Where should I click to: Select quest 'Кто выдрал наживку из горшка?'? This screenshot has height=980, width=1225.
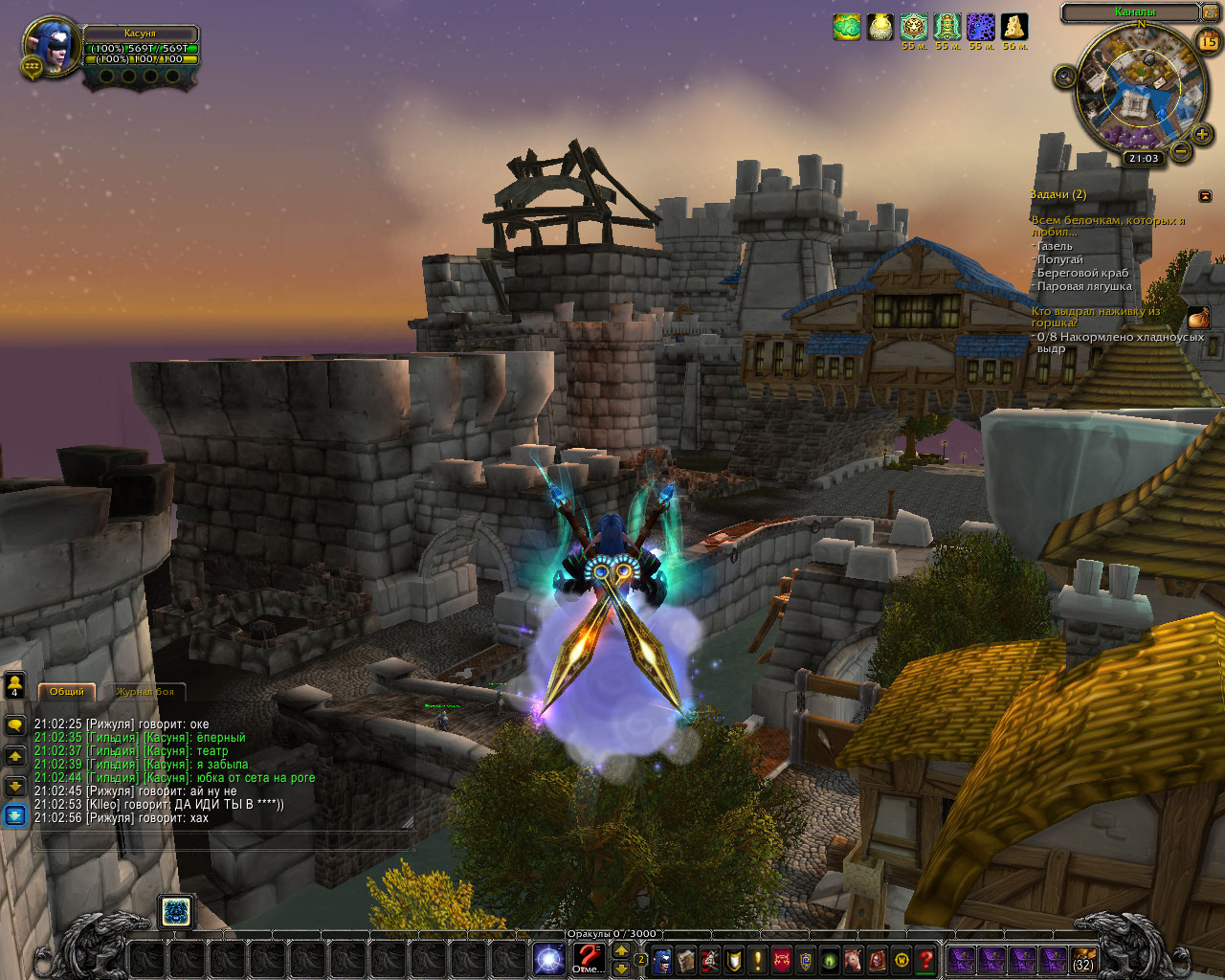click(1095, 317)
